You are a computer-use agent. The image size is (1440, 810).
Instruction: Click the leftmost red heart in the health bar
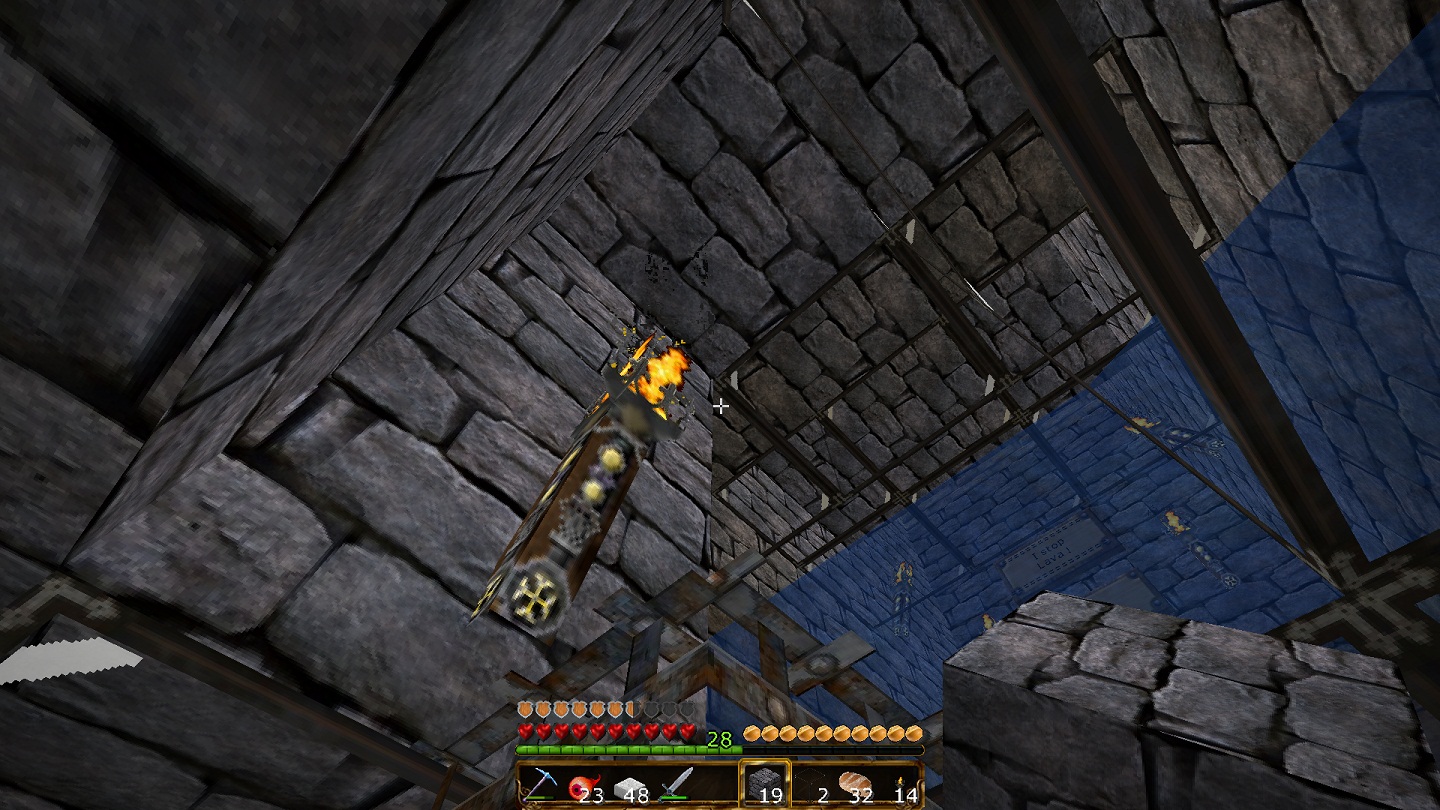[525, 732]
